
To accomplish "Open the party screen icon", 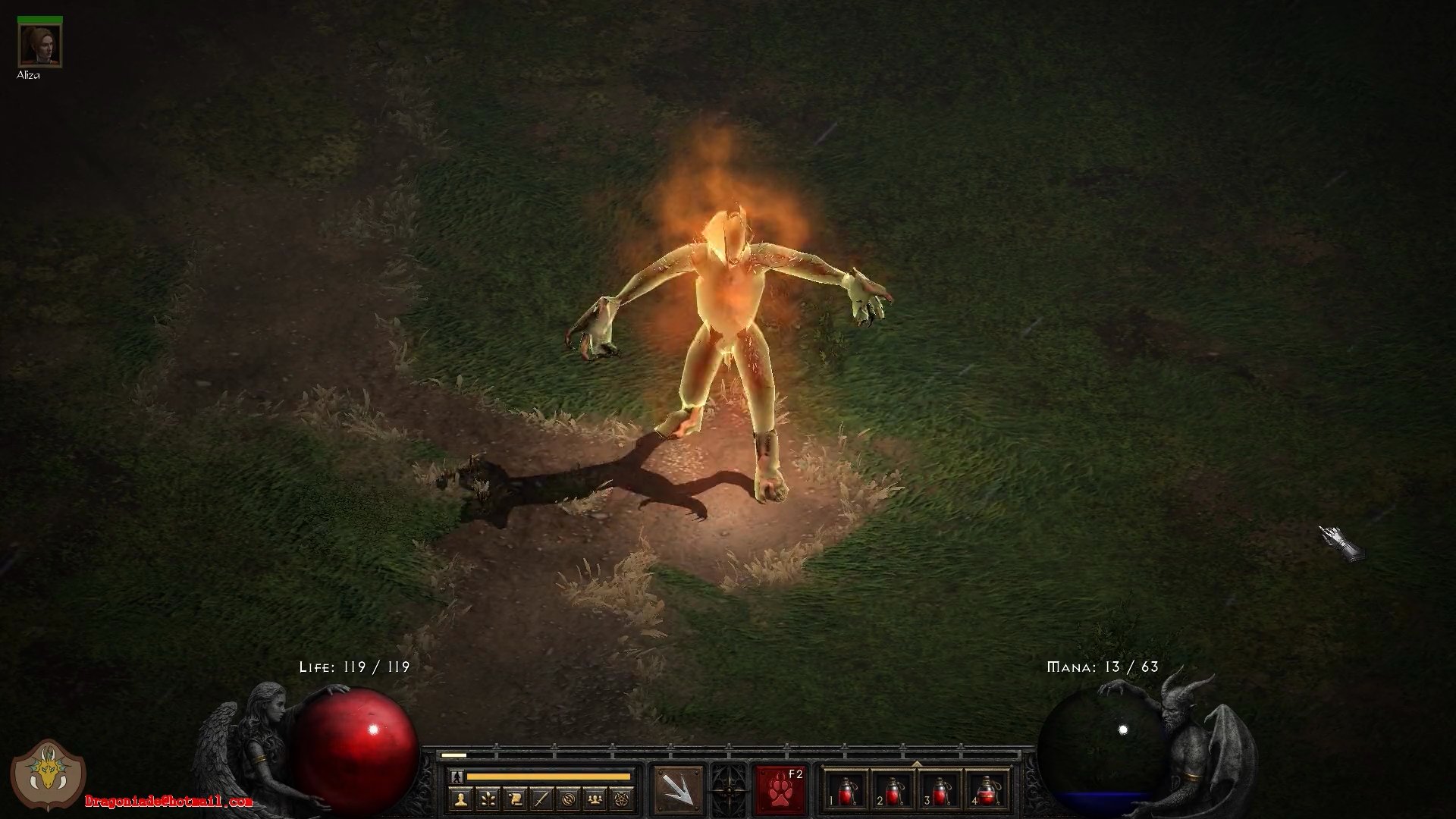I will [596, 799].
